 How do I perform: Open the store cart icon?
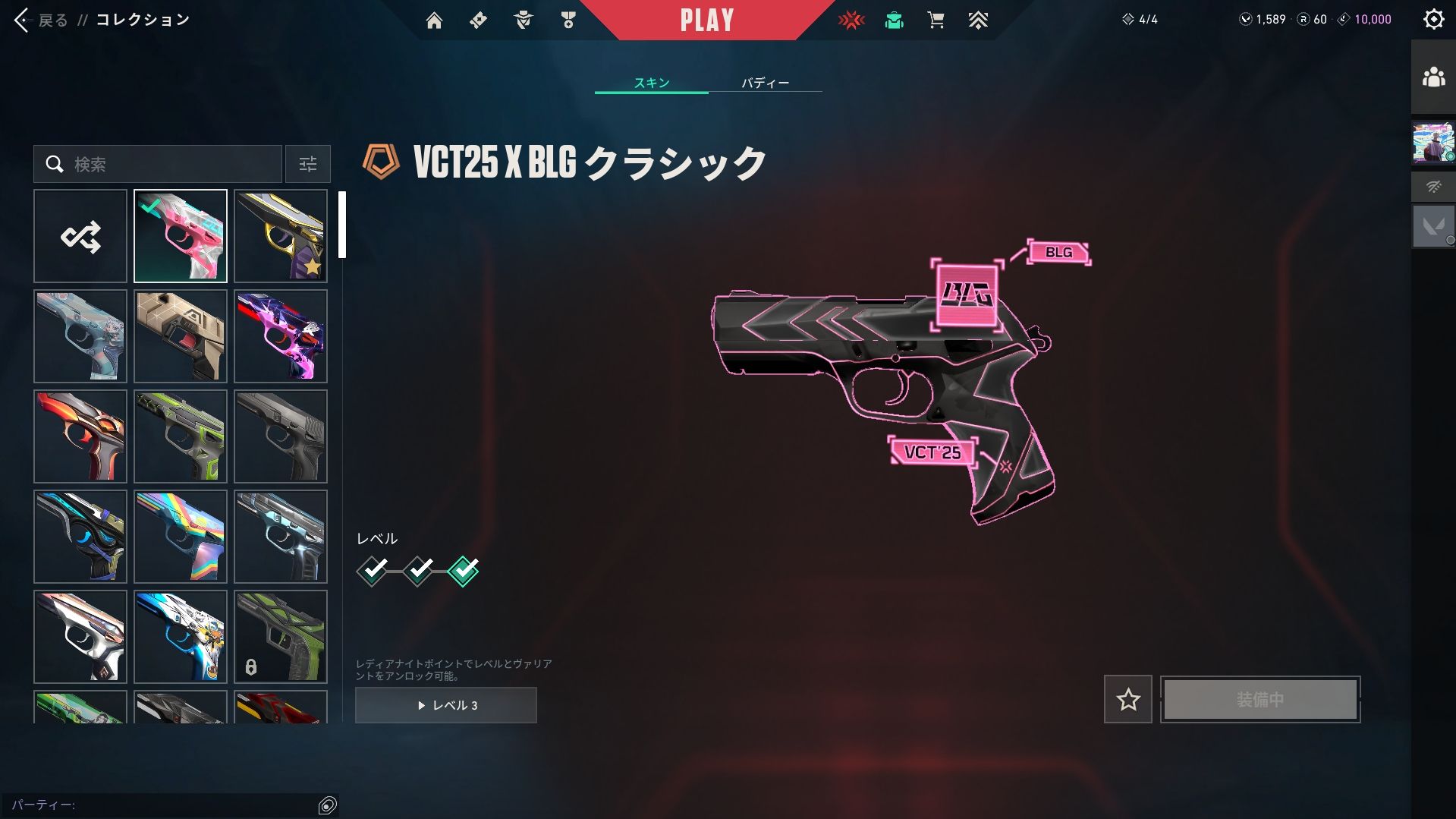click(936, 20)
